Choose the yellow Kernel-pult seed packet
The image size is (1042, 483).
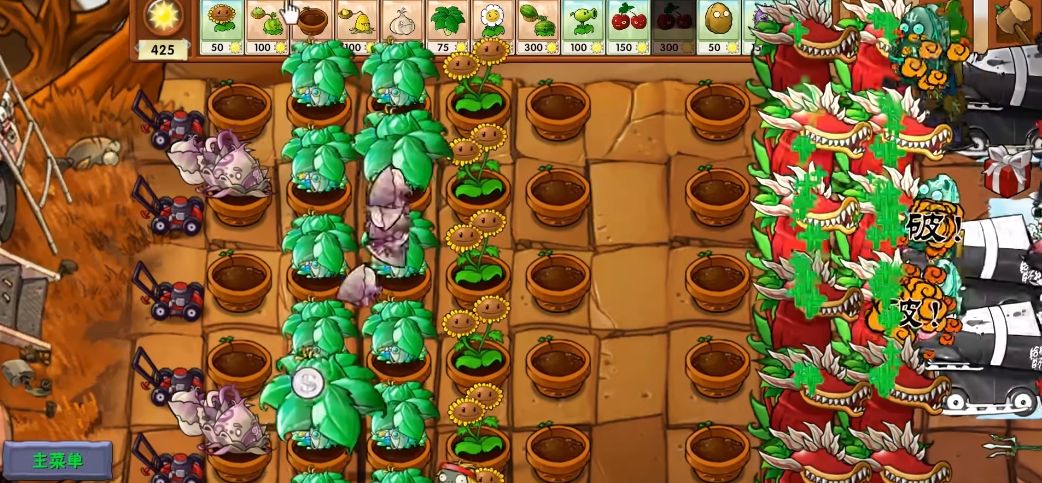pyautogui.click(x=357, y=26)
